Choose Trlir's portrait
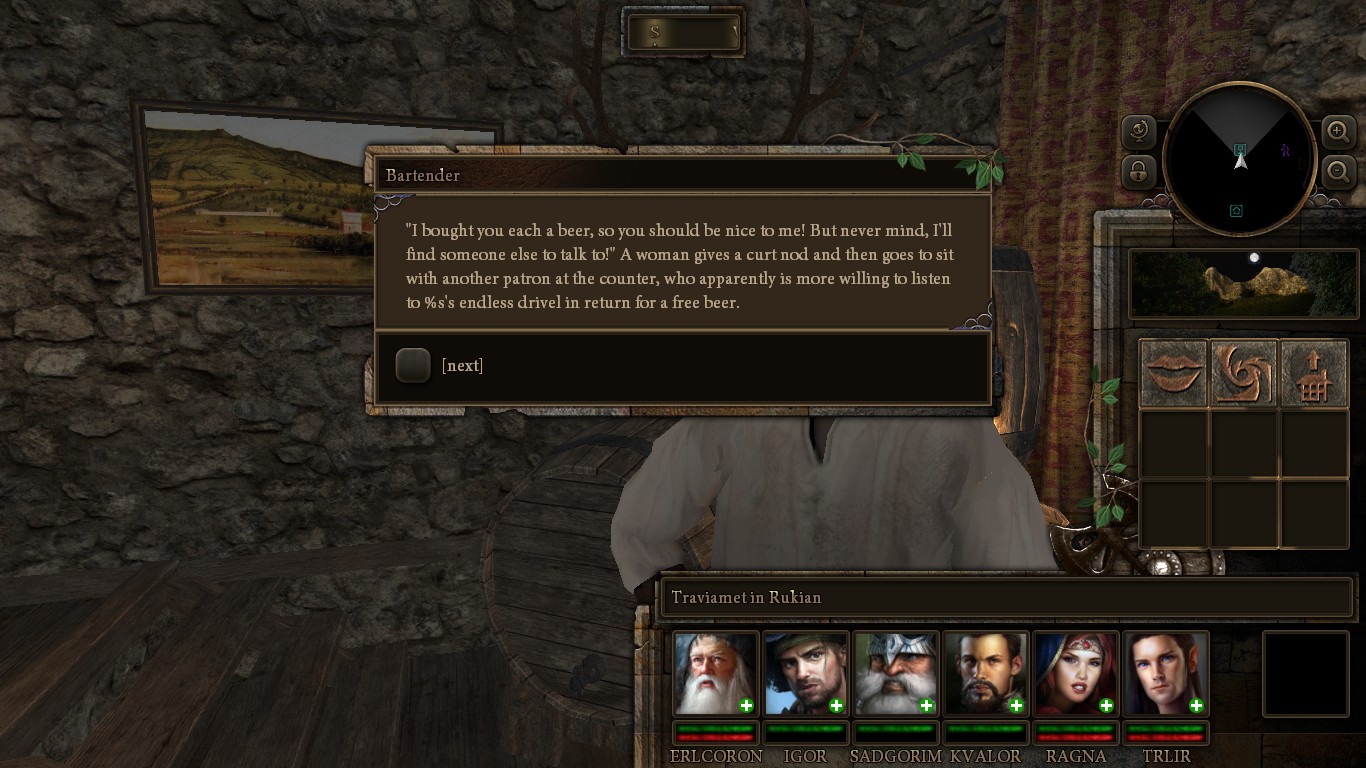Image resolution: width=1366 pixels, height=768 pixels. [1164, 673]
